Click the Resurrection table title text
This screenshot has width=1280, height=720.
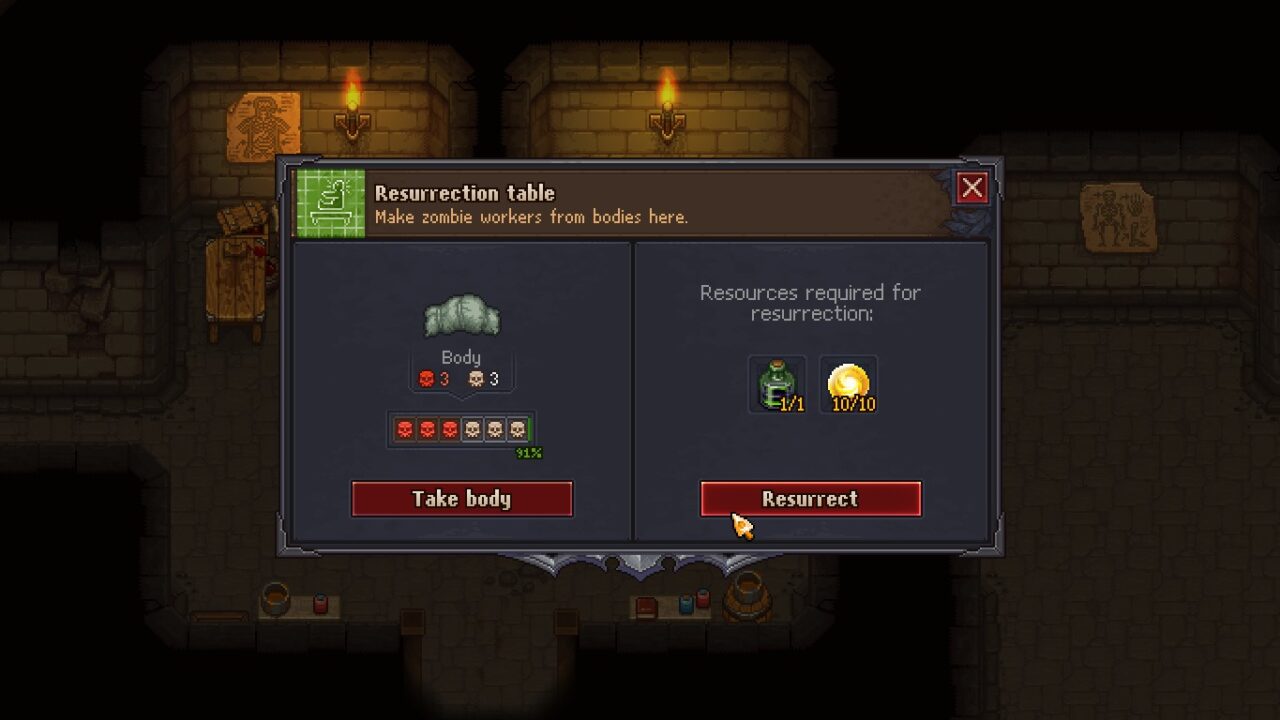[x=465, y=195]
